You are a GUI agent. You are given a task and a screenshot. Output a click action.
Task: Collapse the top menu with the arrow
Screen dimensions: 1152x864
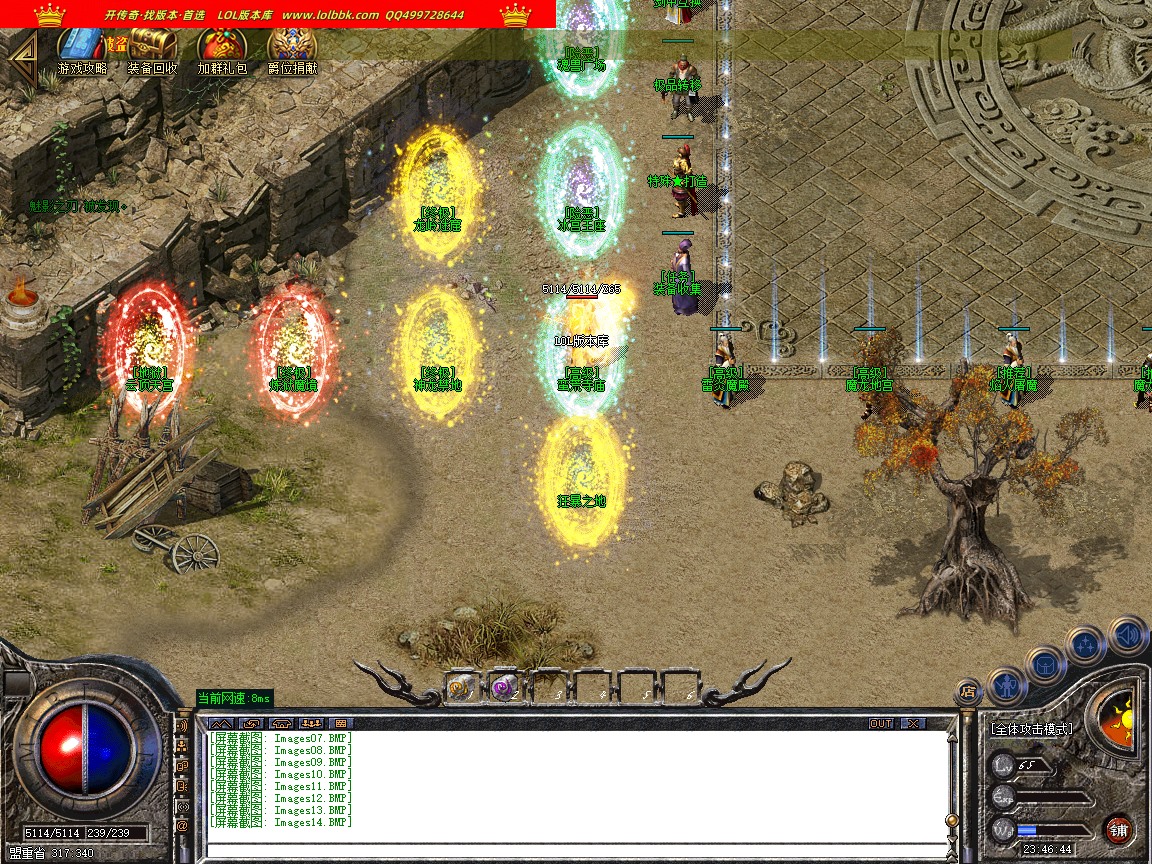22,50
